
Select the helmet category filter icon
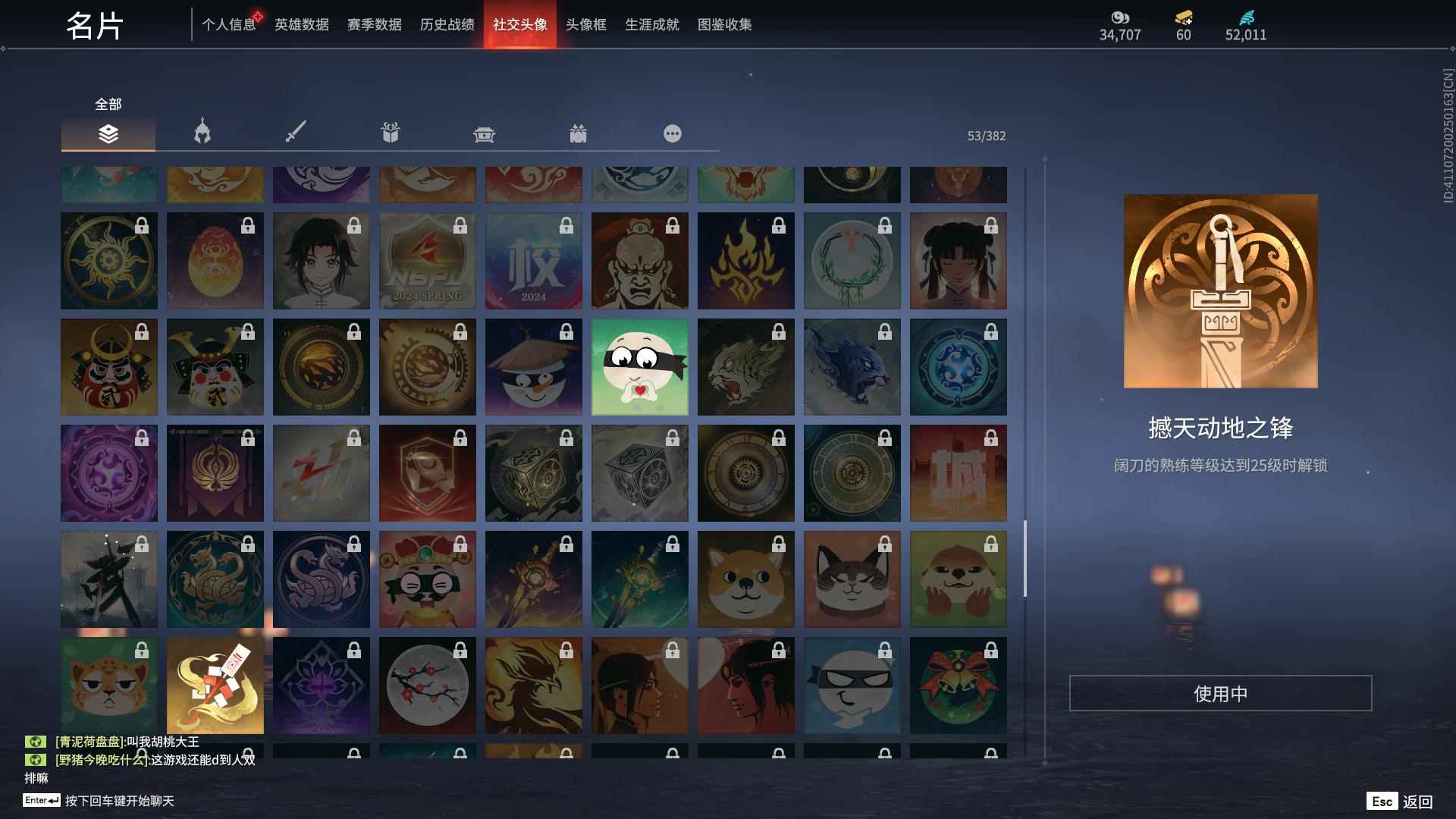click(201, 133)
